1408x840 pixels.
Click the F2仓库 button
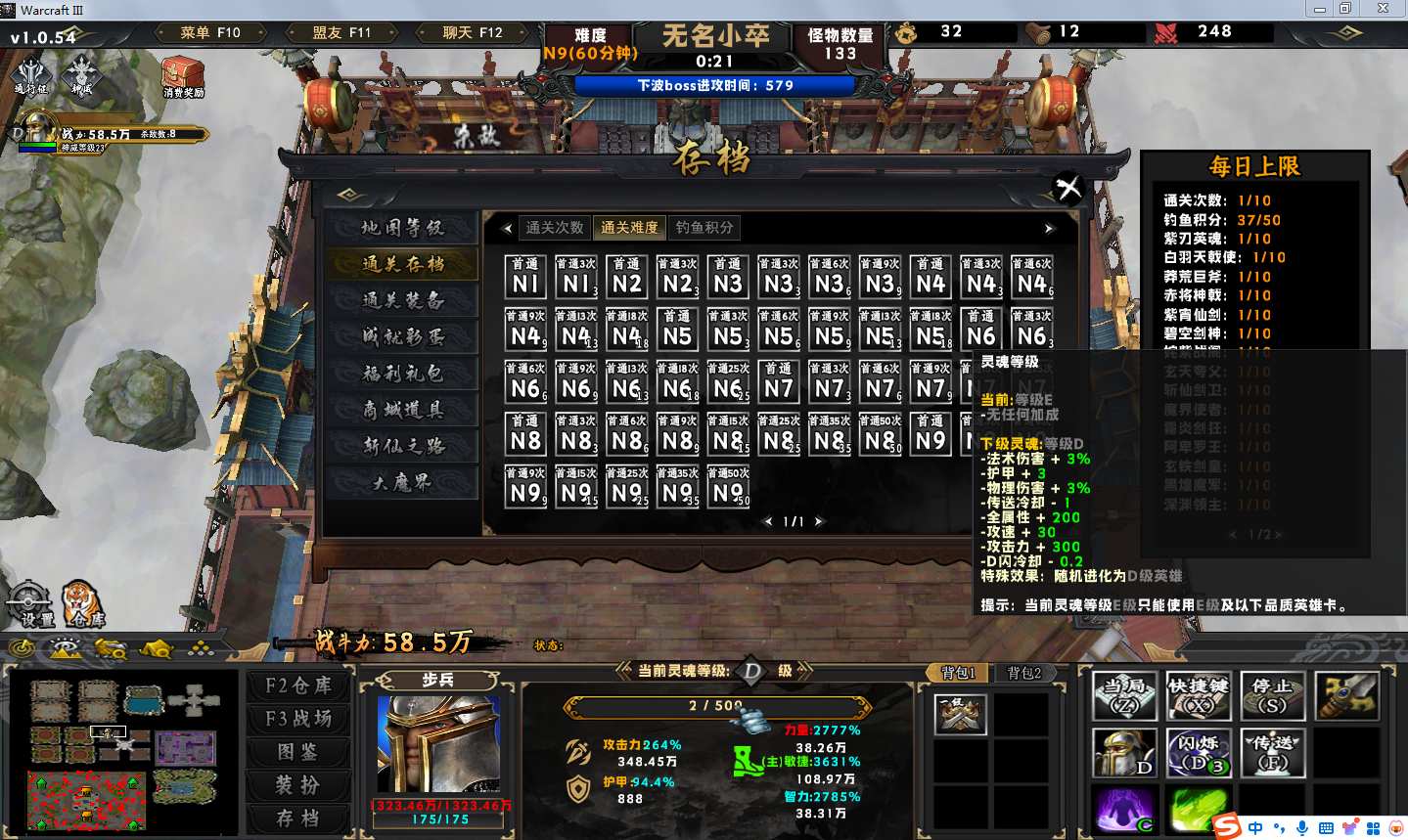298,685
